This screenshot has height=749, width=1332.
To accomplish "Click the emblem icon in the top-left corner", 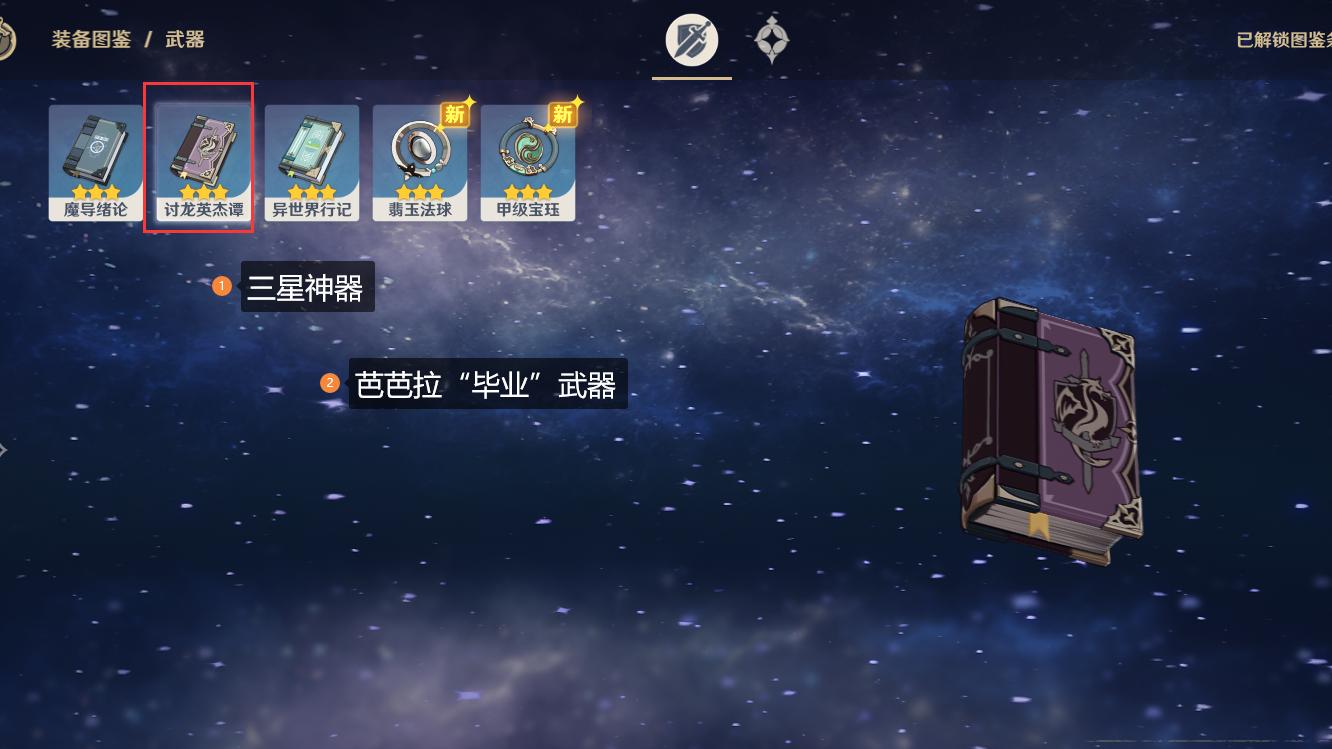I will point(5,37).
